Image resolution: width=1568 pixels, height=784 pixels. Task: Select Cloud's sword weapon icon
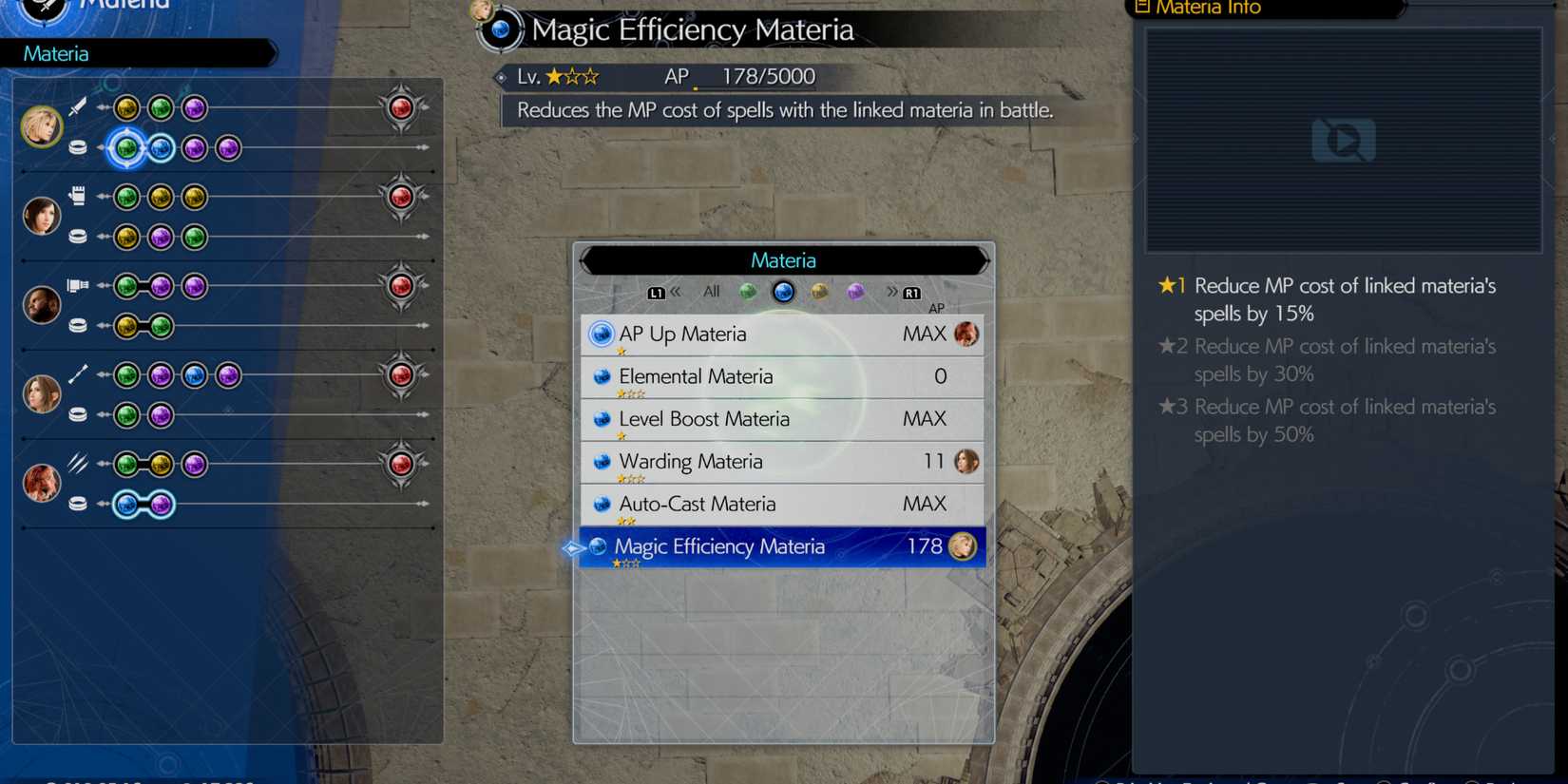click(x=77, y=106)
